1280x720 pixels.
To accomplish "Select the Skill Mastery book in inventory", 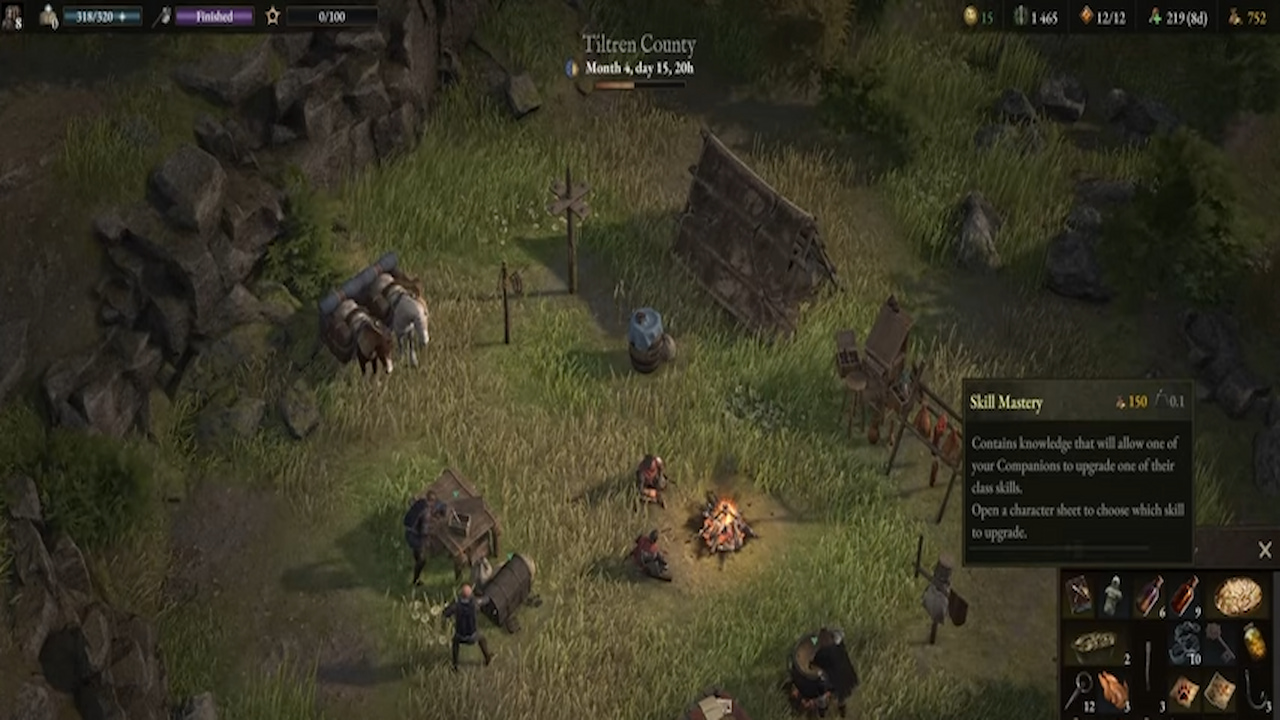I will click(x=1079, y=592).
